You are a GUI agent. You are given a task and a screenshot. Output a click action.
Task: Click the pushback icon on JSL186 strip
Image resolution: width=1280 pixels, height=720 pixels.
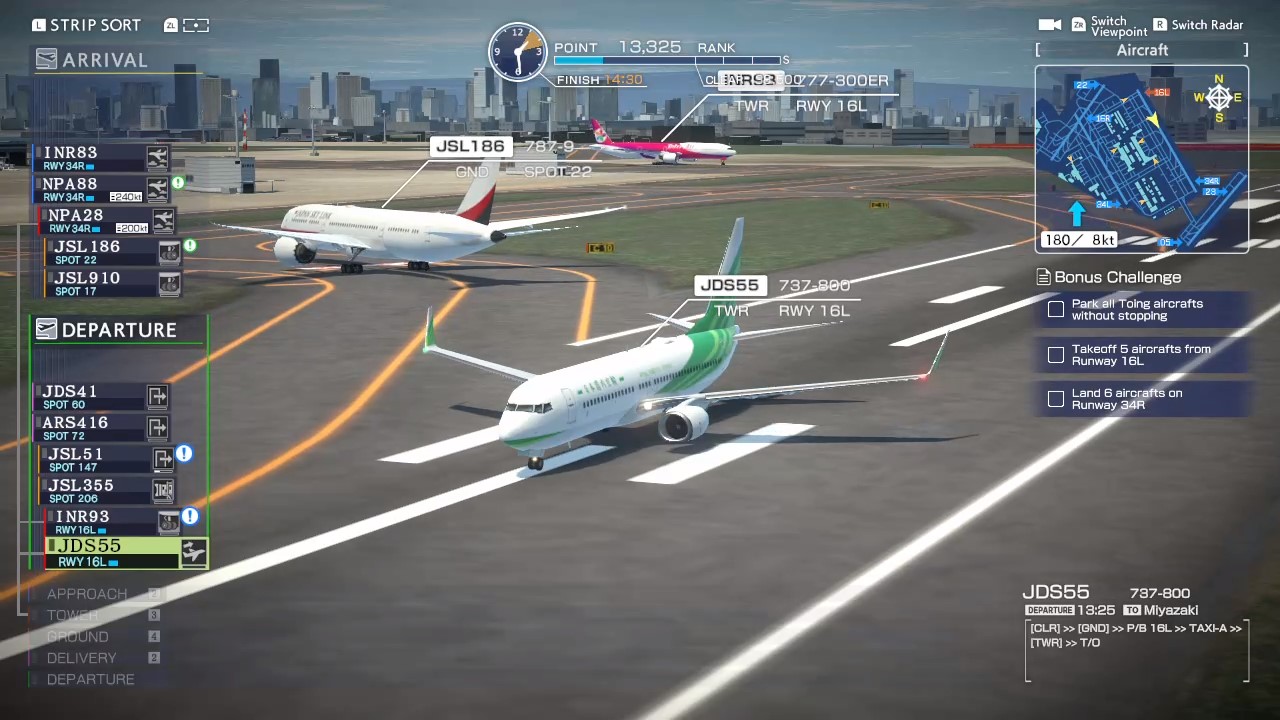click(169, 252)
